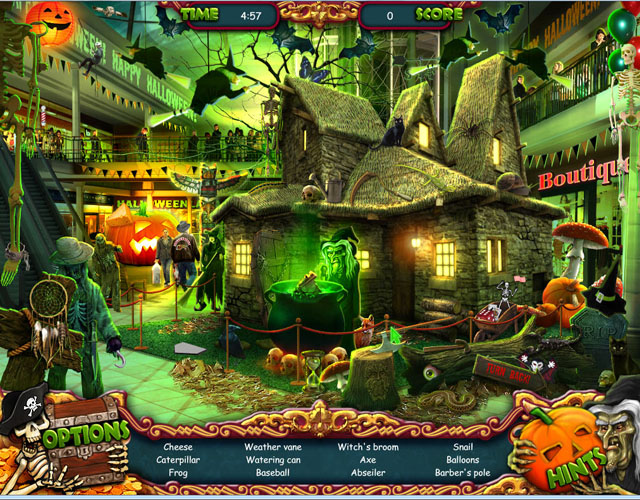
Task: Choose Frog from the item list
Action: point(179,472)
